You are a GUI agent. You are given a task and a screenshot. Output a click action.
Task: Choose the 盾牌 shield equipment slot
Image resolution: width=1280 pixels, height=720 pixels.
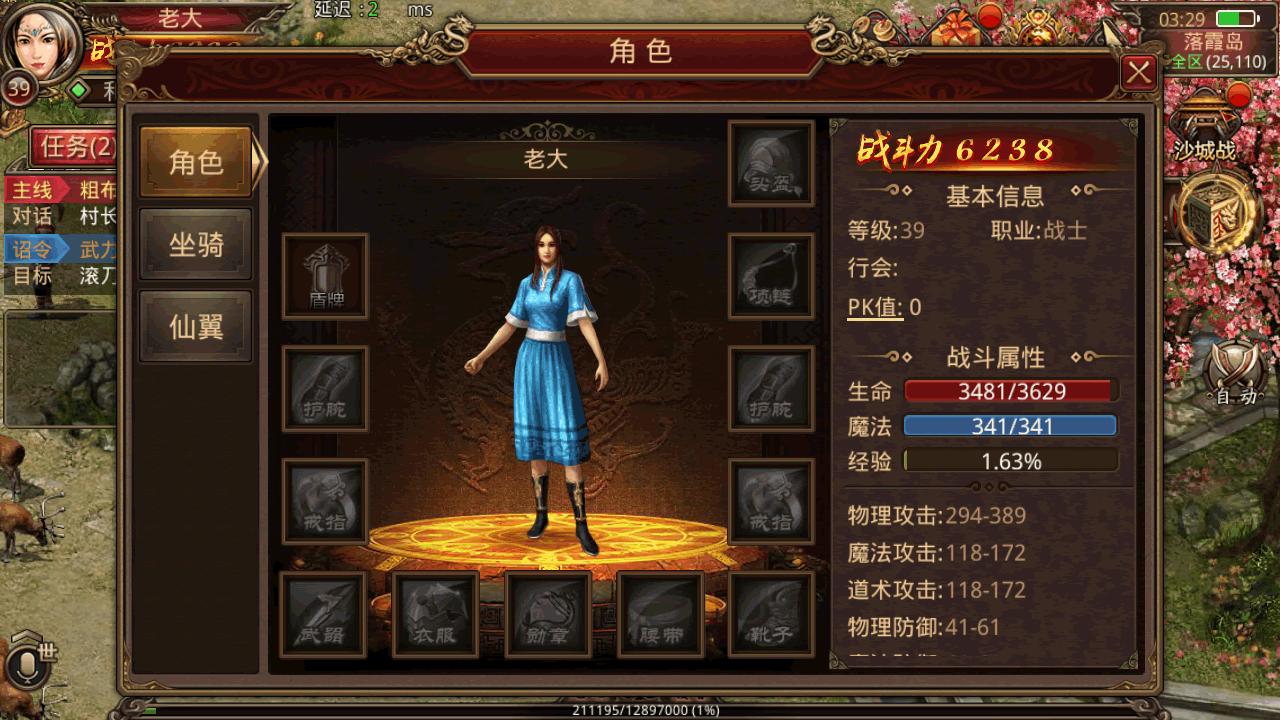325,276
